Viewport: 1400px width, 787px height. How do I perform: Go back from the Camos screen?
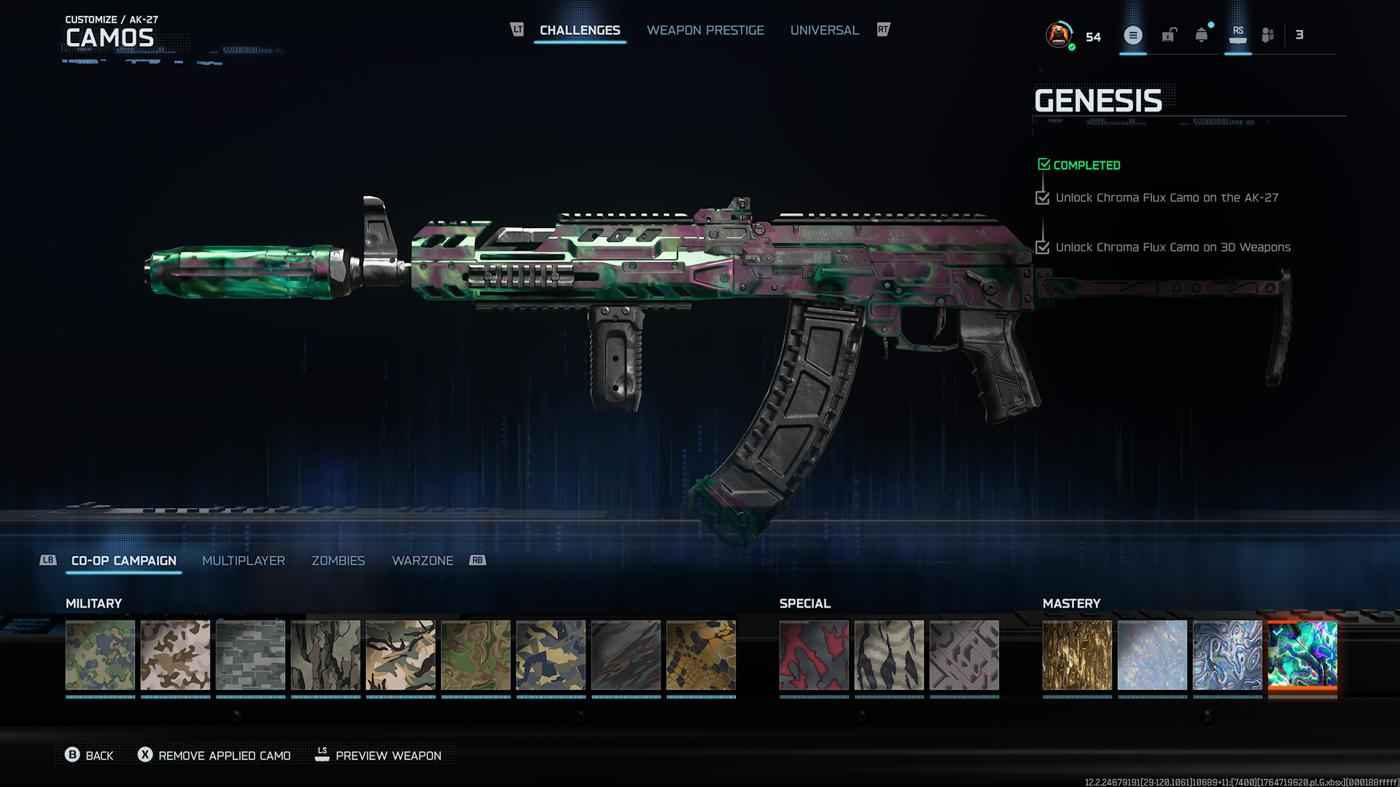(x=89, y=755)
